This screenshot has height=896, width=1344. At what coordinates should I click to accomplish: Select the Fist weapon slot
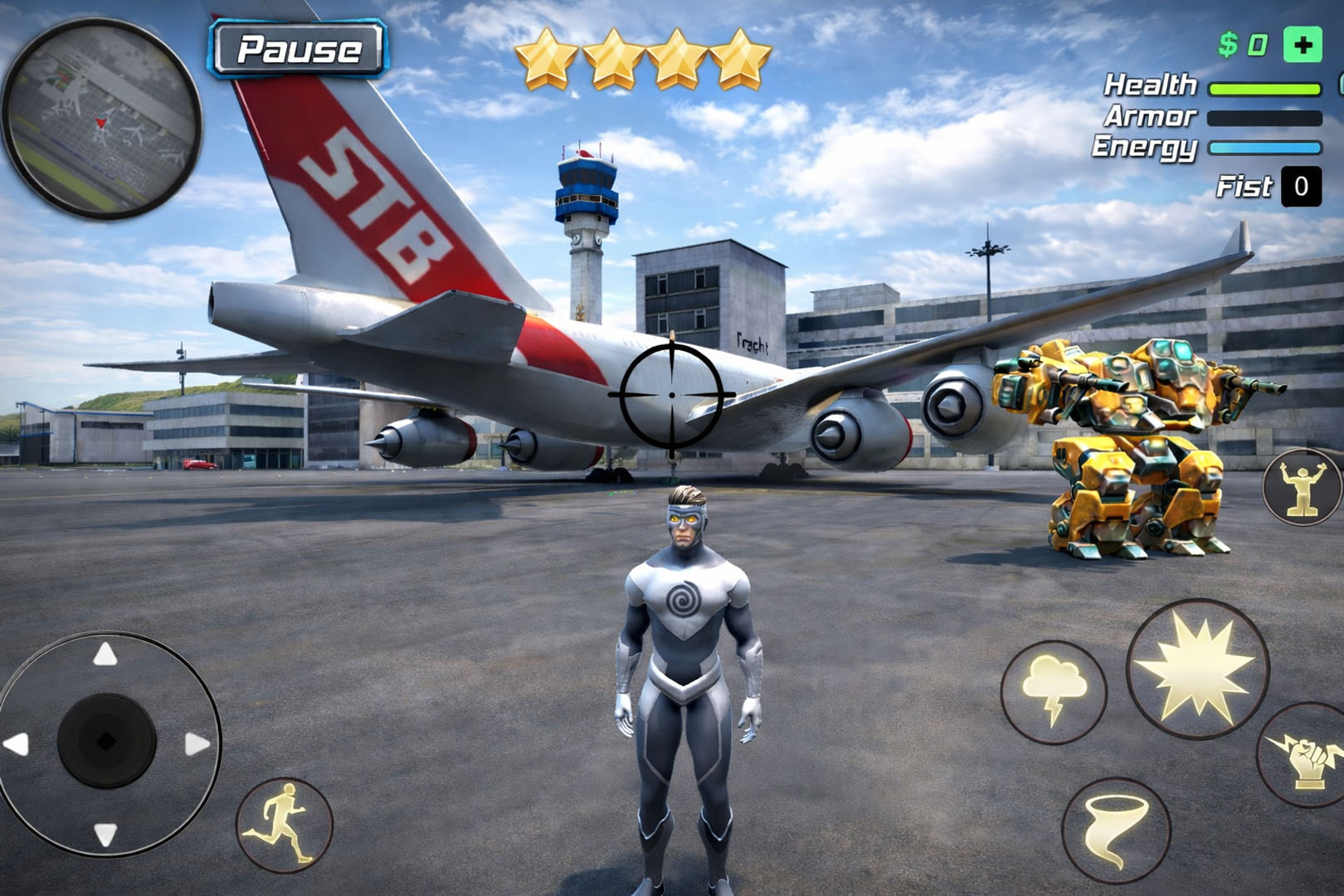tap(1300, 187)
